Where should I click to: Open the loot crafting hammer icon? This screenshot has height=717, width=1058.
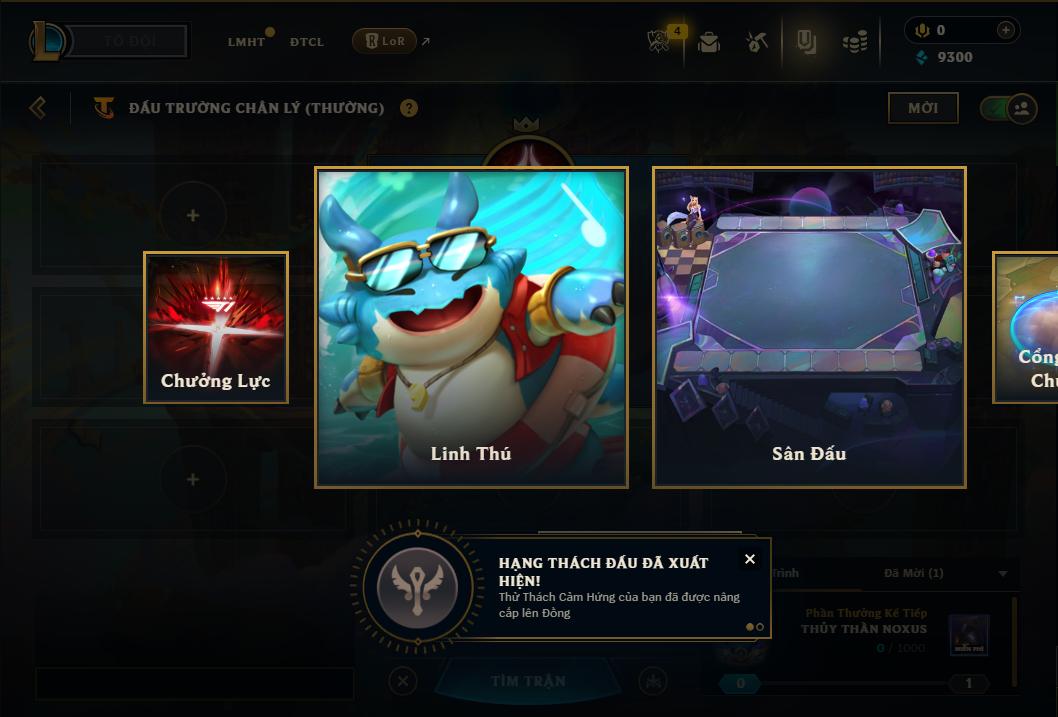click(x=757, y=42)
